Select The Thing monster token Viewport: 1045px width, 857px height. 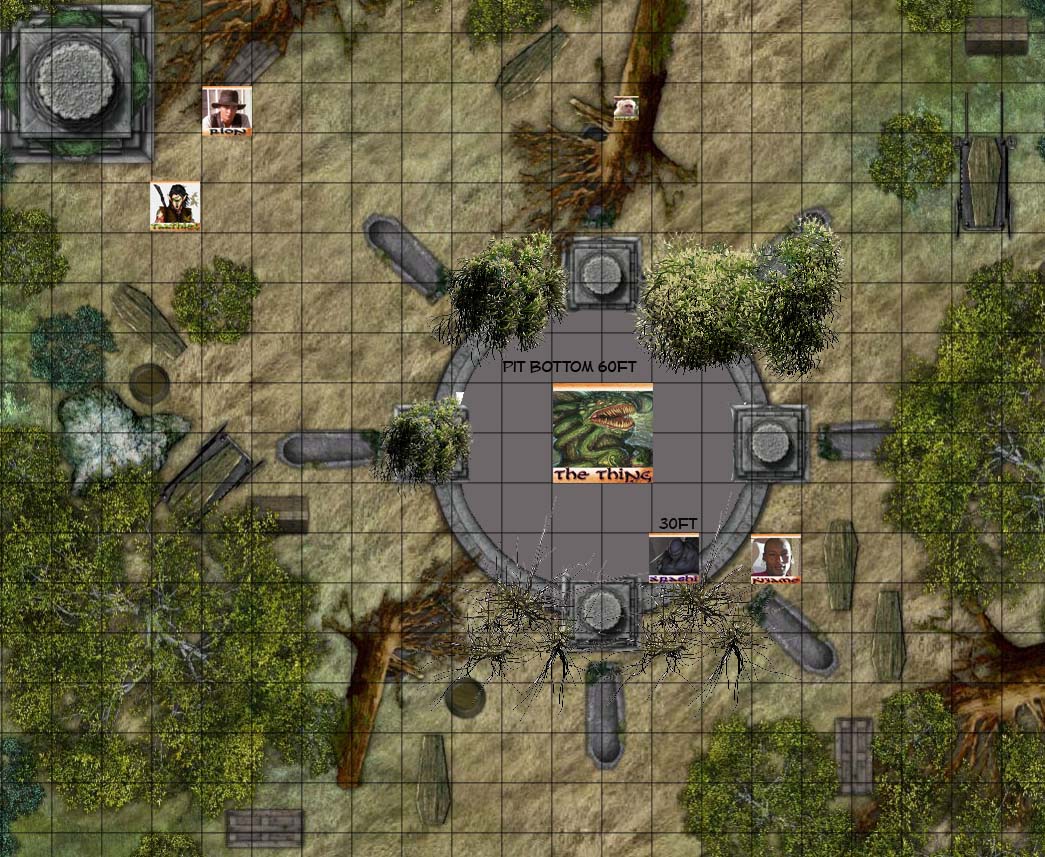pos(602,433)
